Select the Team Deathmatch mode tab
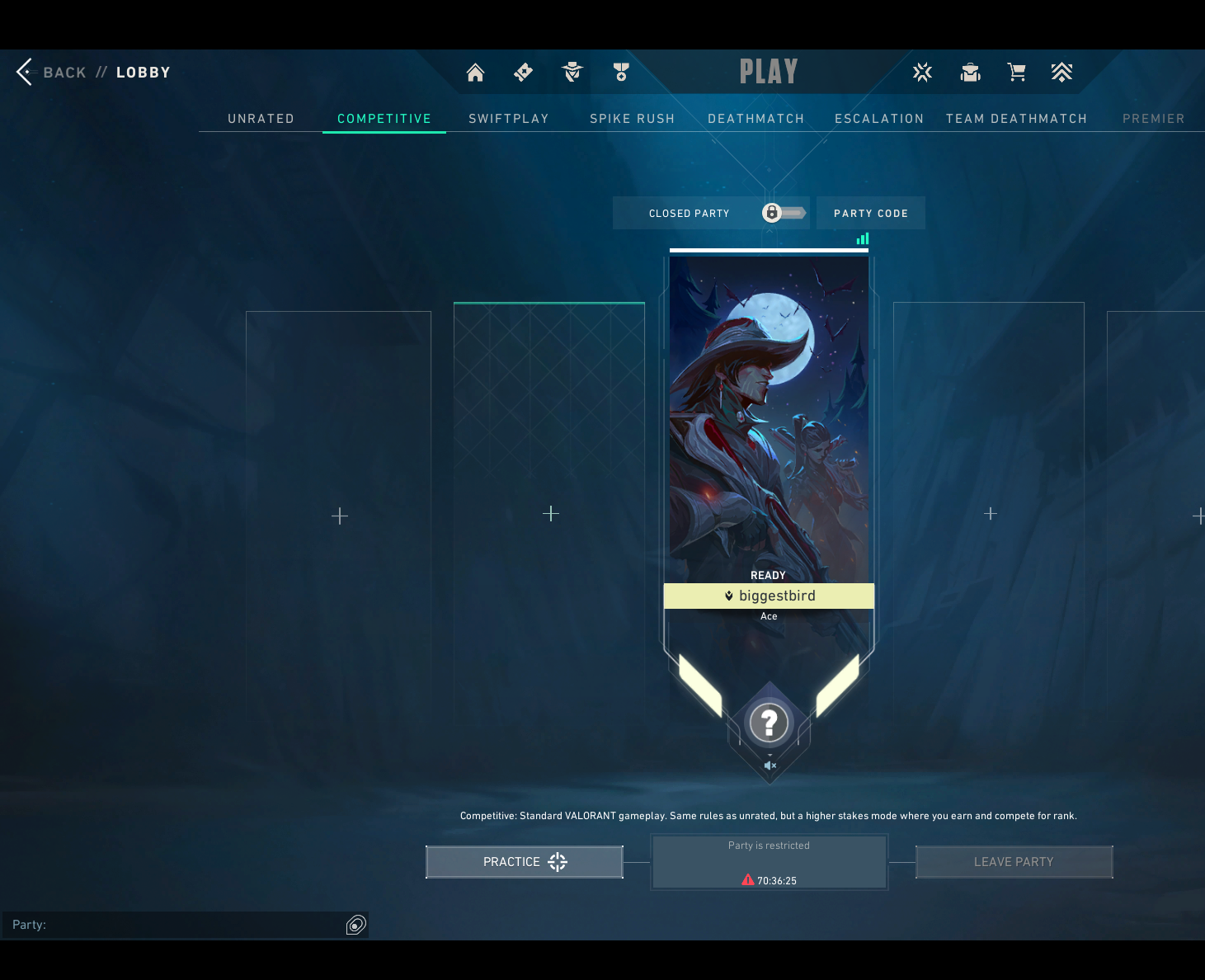This screenshot has width=1205, height=980. pyautogui.click(x=1016, y=118)
